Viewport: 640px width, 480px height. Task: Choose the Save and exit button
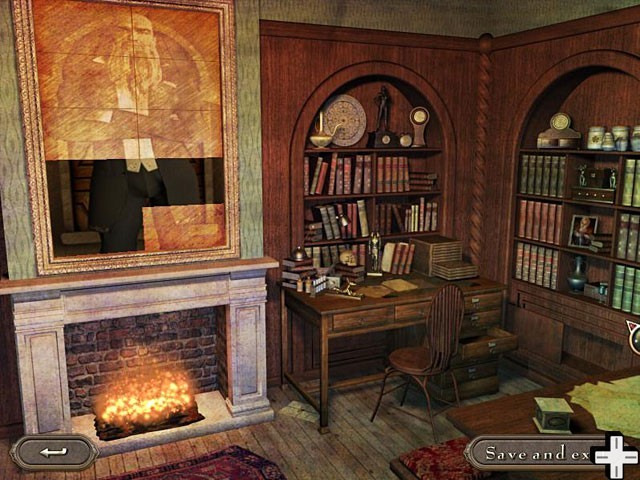tap(535, 453)
